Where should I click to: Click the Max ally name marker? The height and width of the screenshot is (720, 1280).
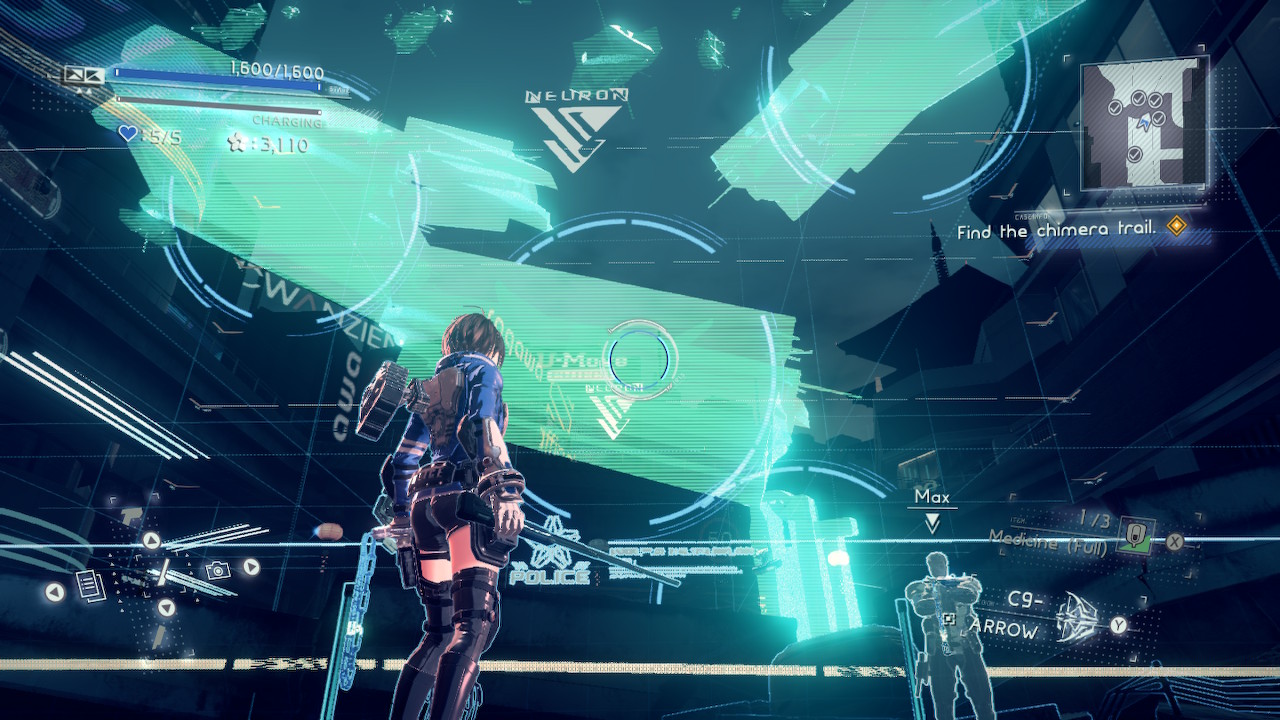click(932, 497)
